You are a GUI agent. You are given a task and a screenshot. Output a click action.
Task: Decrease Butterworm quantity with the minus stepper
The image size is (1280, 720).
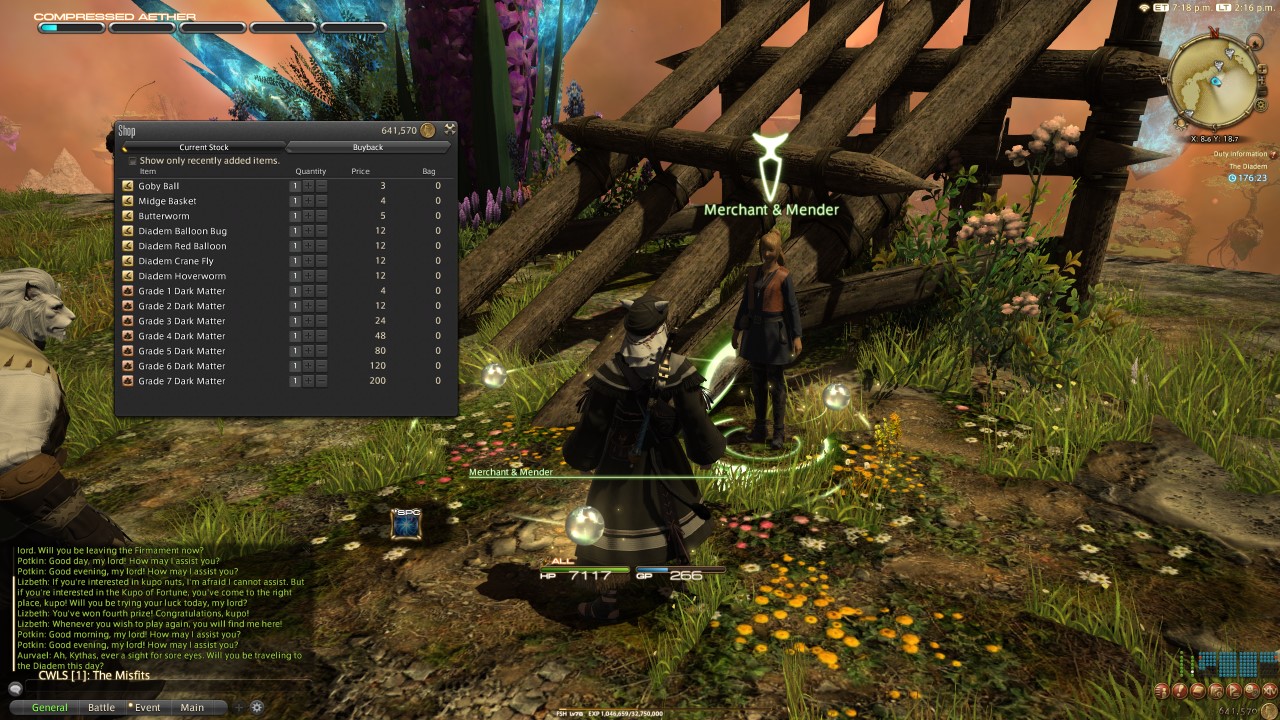pos(320,216)
